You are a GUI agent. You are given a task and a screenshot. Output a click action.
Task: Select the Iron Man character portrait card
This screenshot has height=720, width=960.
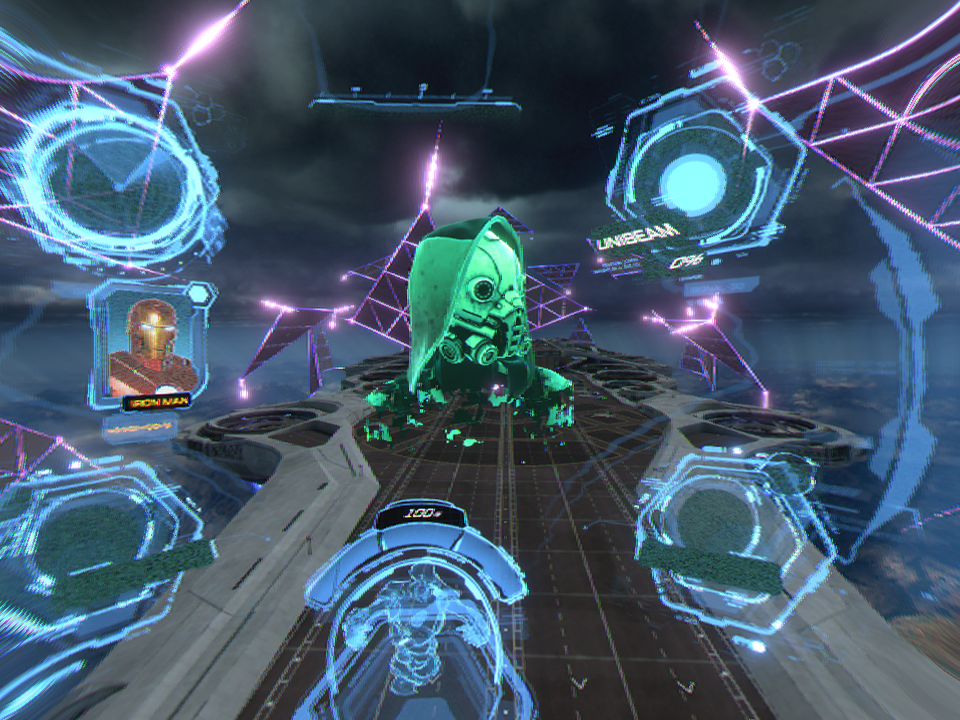tap(150, 342)
